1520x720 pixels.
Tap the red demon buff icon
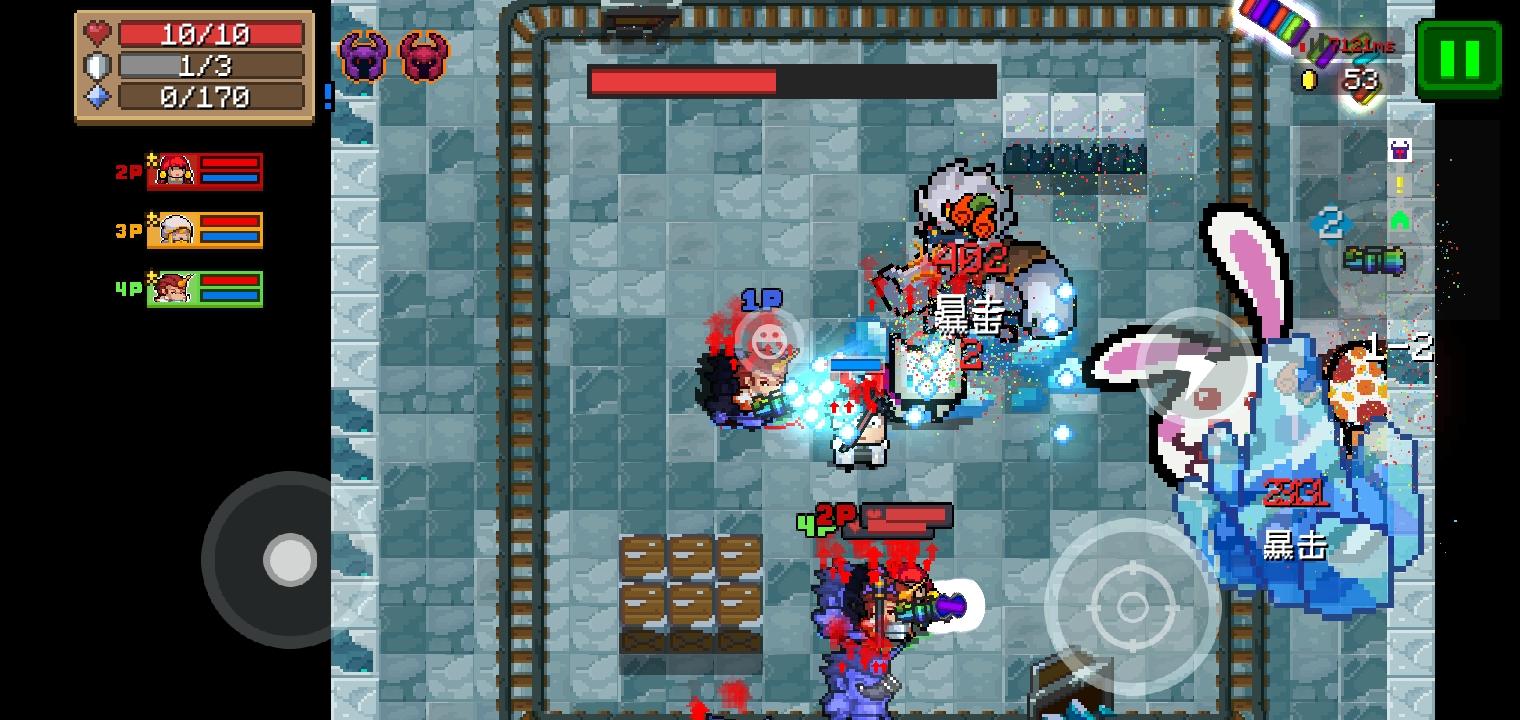pyautogui.click(x=424, y=55)
